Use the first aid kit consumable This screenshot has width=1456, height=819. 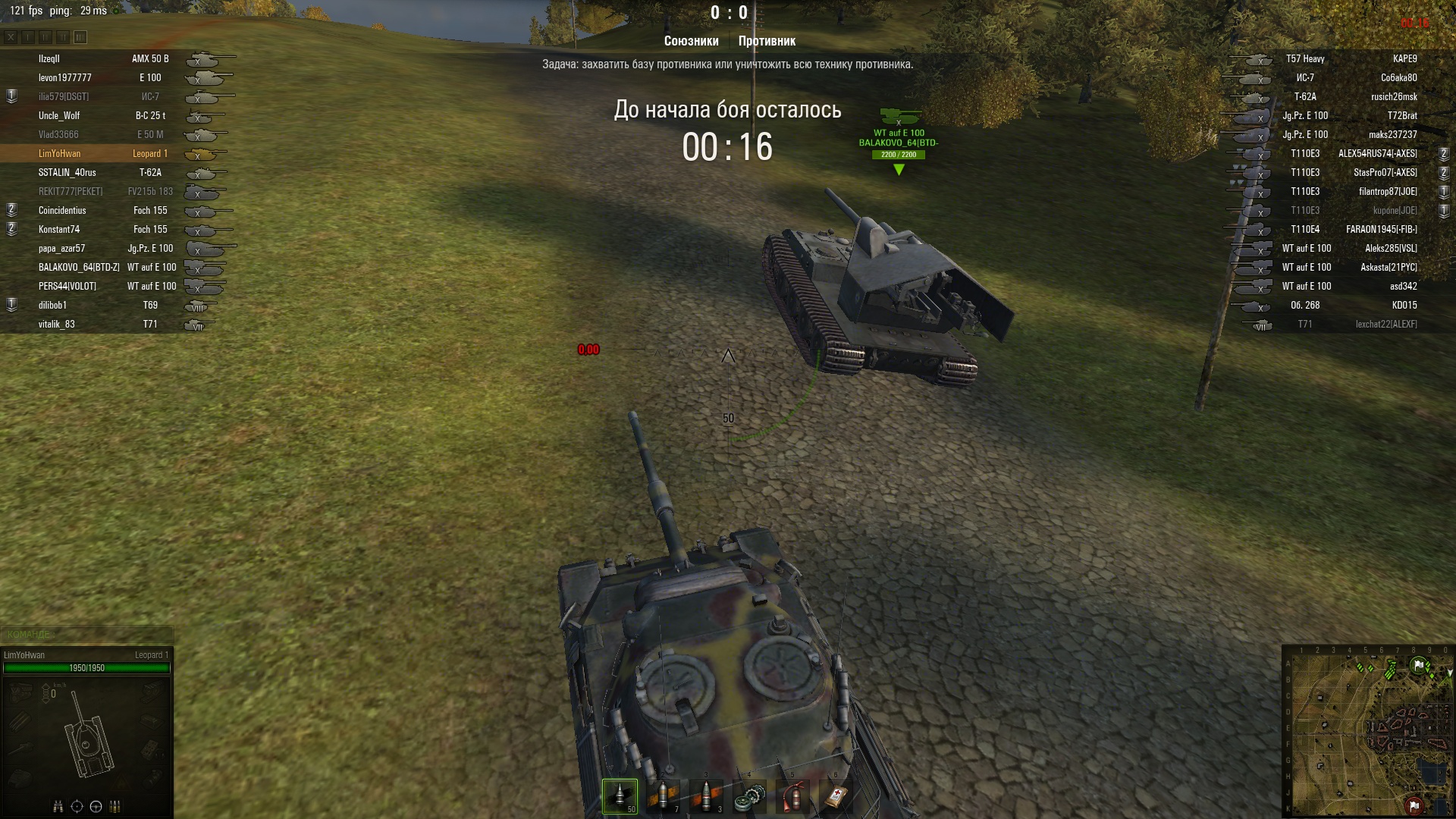point(836,795)
